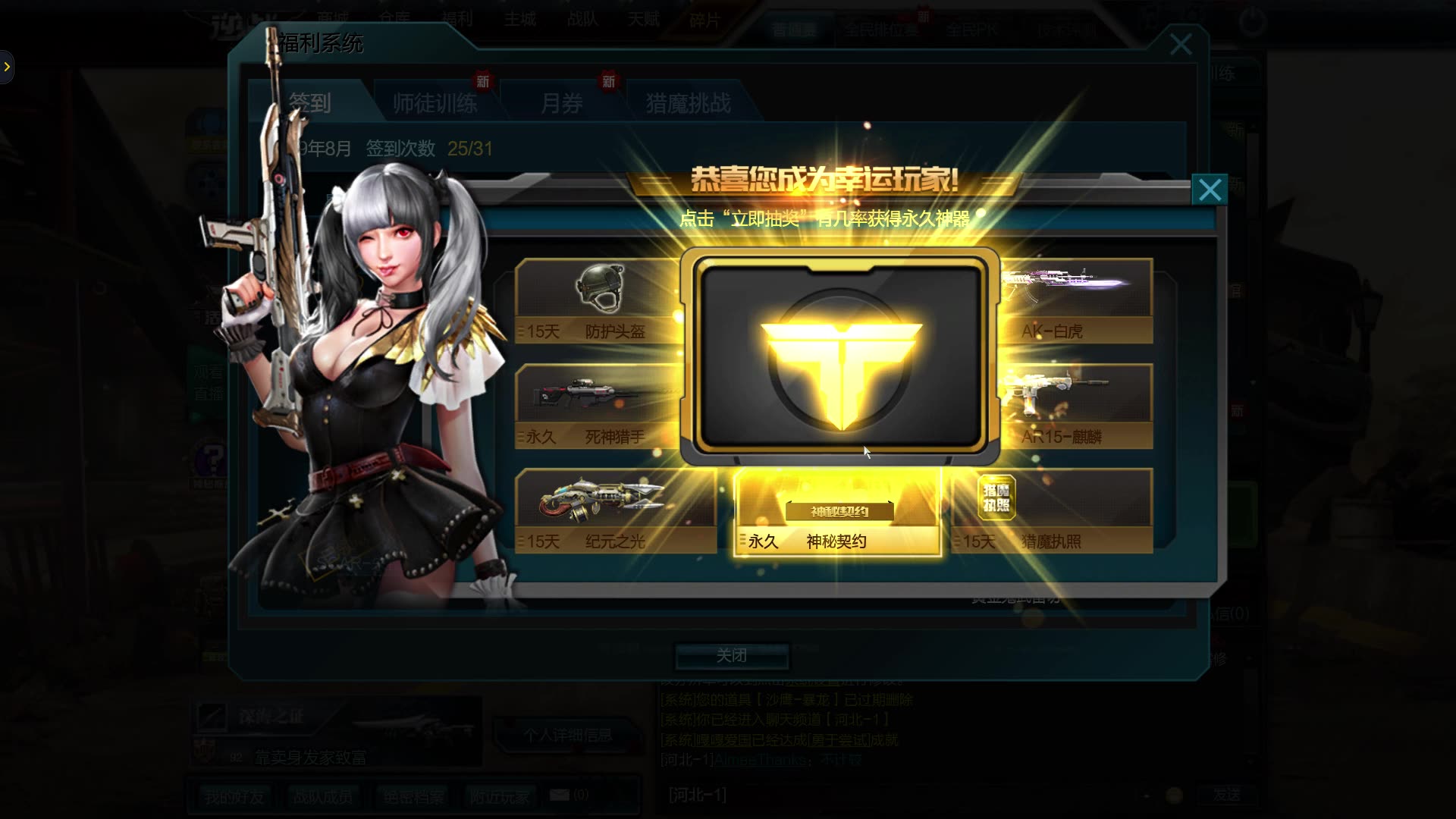Open the 月券 tab

pos(561,103)
